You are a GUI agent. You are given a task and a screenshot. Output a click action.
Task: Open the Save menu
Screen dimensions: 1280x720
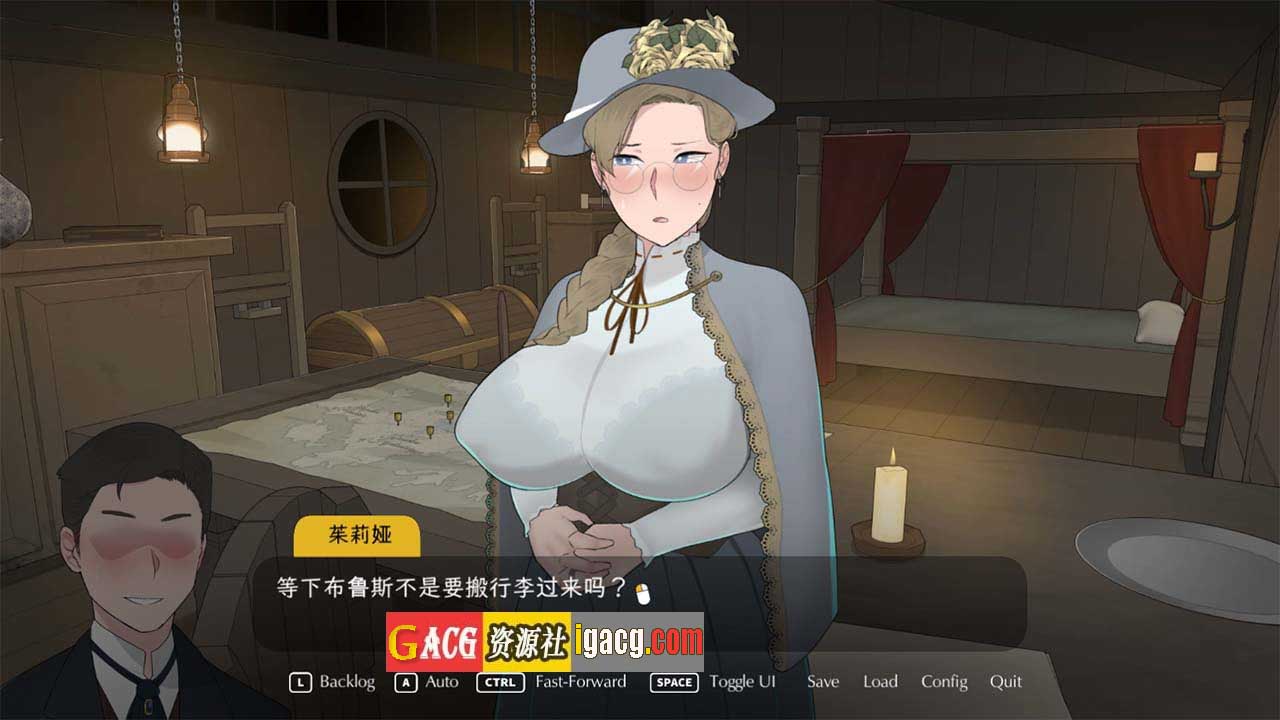(x=823, y=682)
